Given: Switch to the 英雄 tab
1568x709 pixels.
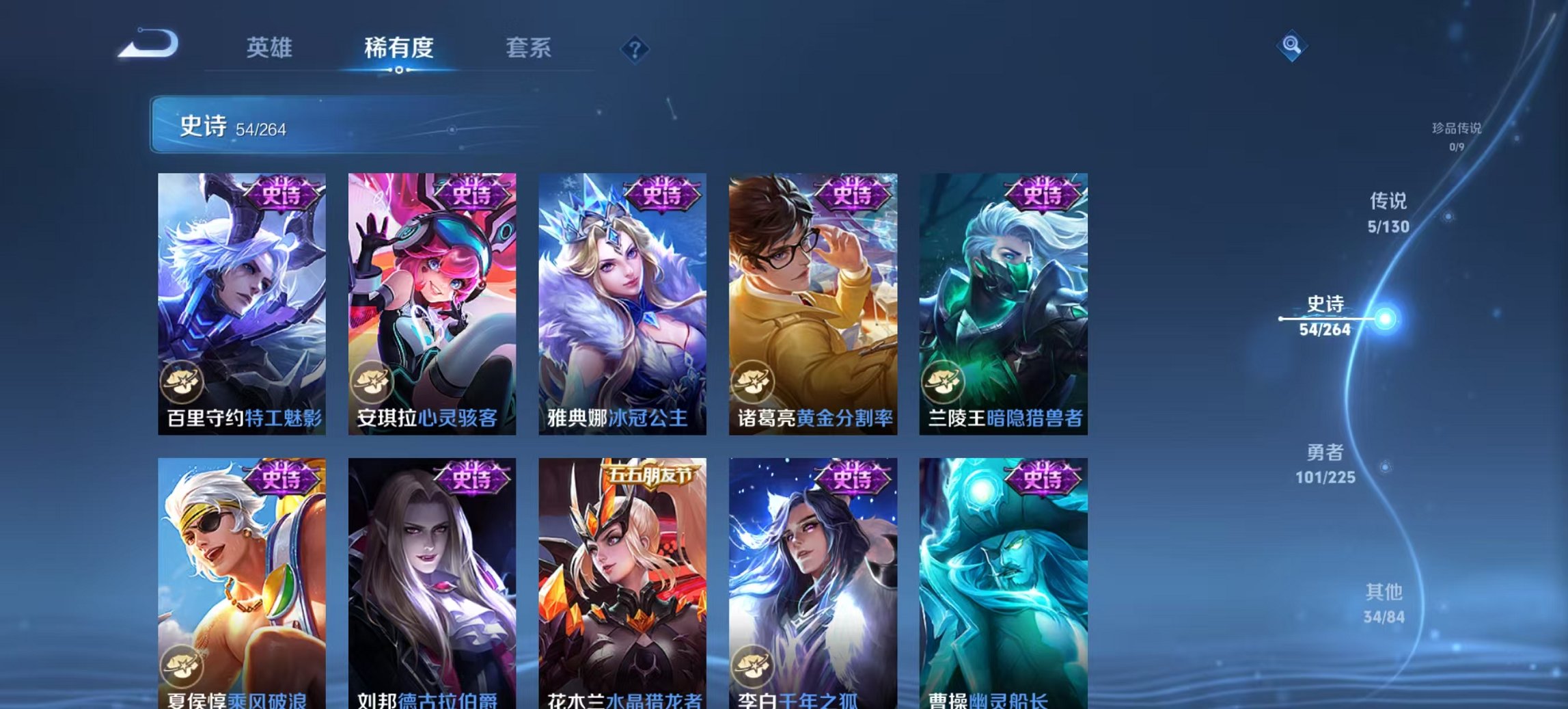Looking at the screenshot, I should pyautogui.click(x=271, y=48).
